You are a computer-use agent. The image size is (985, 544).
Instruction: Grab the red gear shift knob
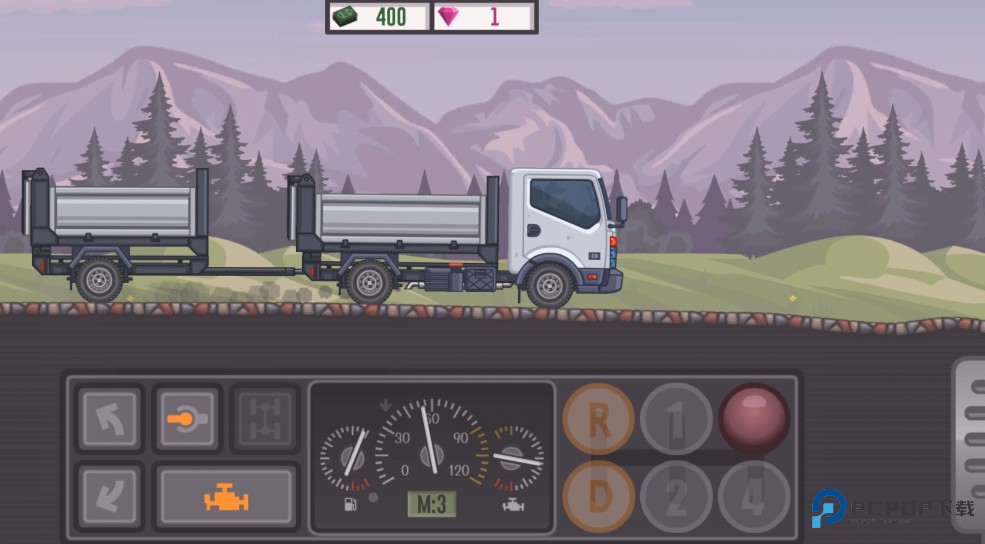(754, 418)
